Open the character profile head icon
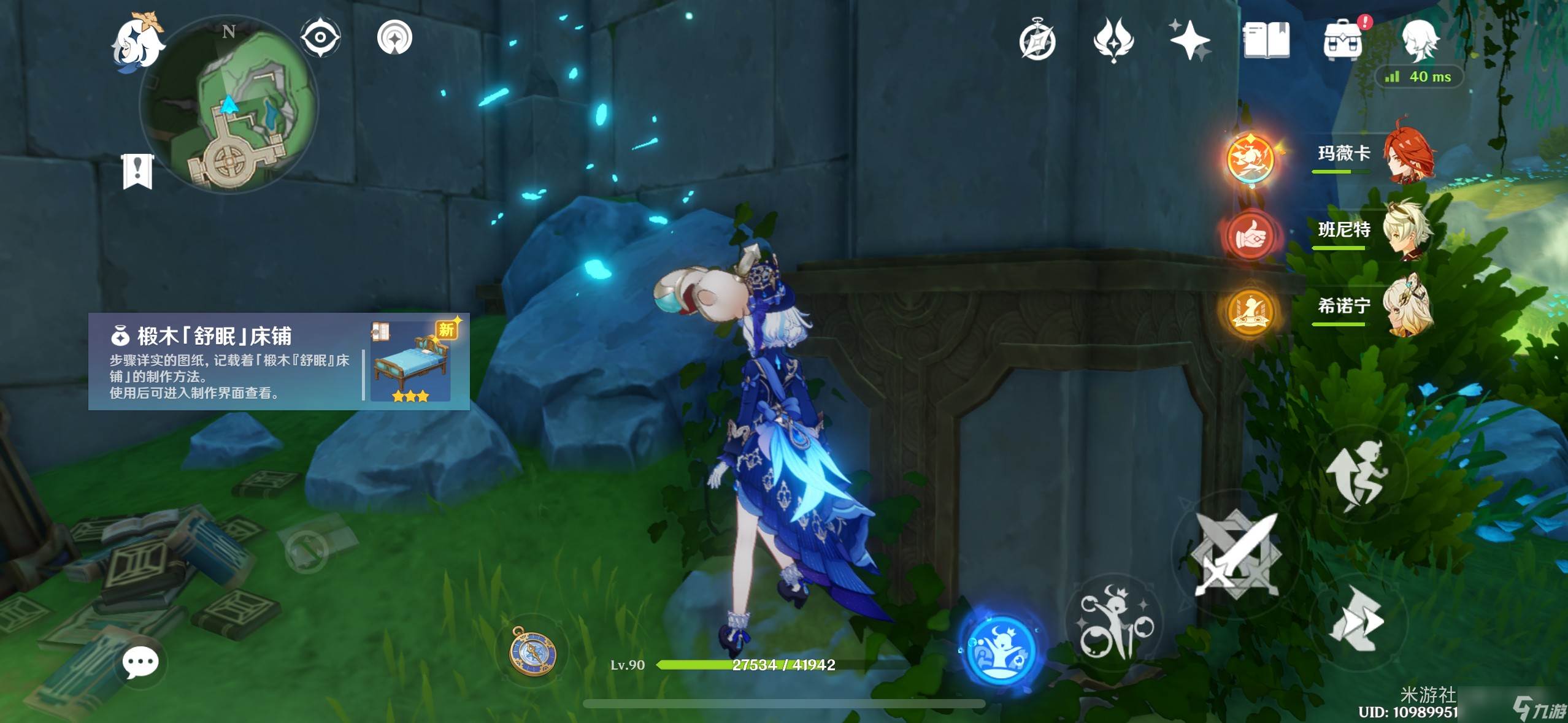Viewport: 1568px width, 723px height. coord(1420,40)
